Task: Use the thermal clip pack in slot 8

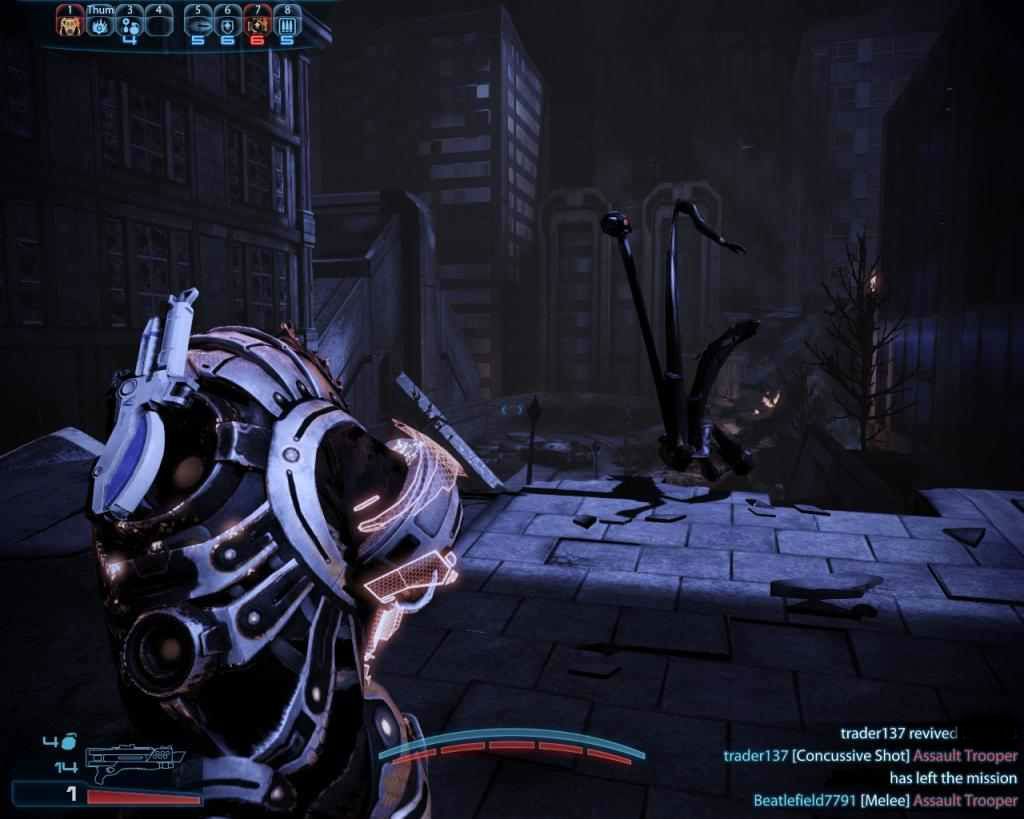Action: click(286, 23)
